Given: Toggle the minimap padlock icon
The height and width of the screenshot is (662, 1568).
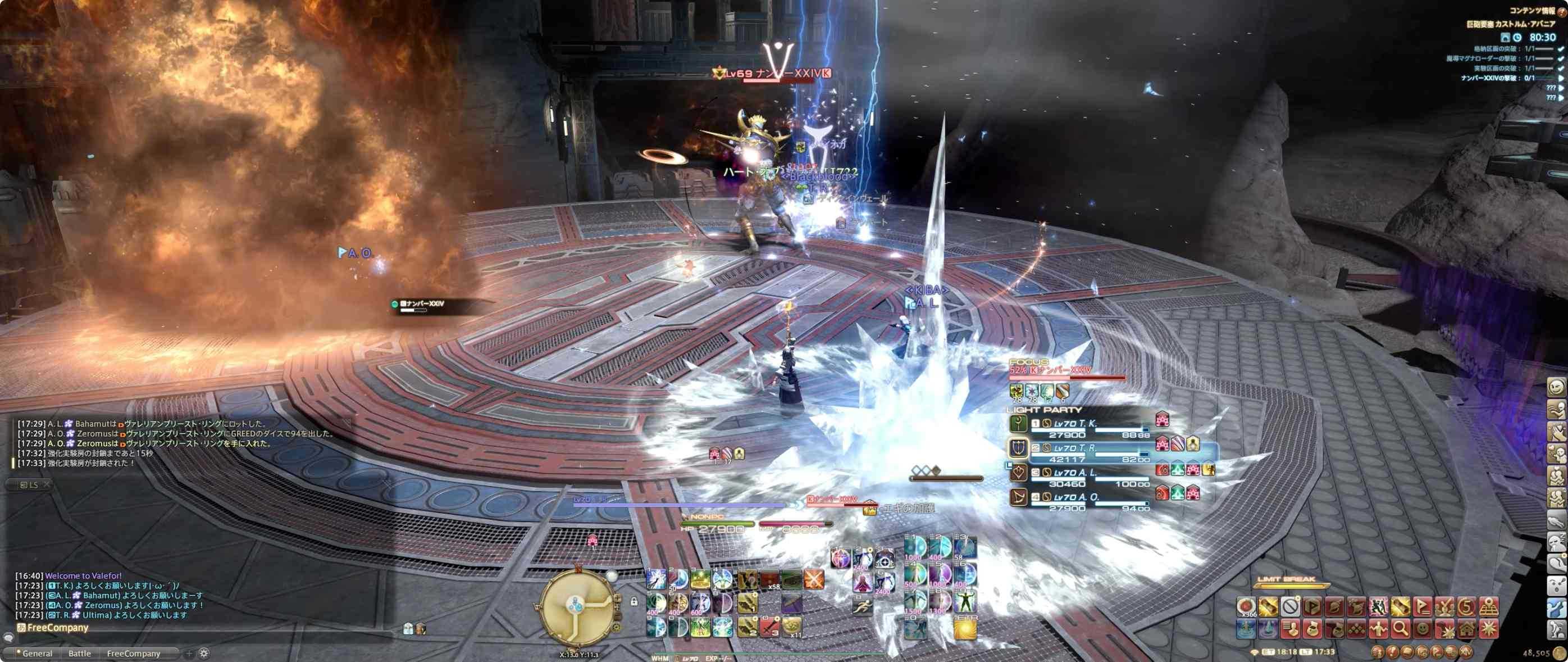Looking at the screenshot, I should point(634,602).
